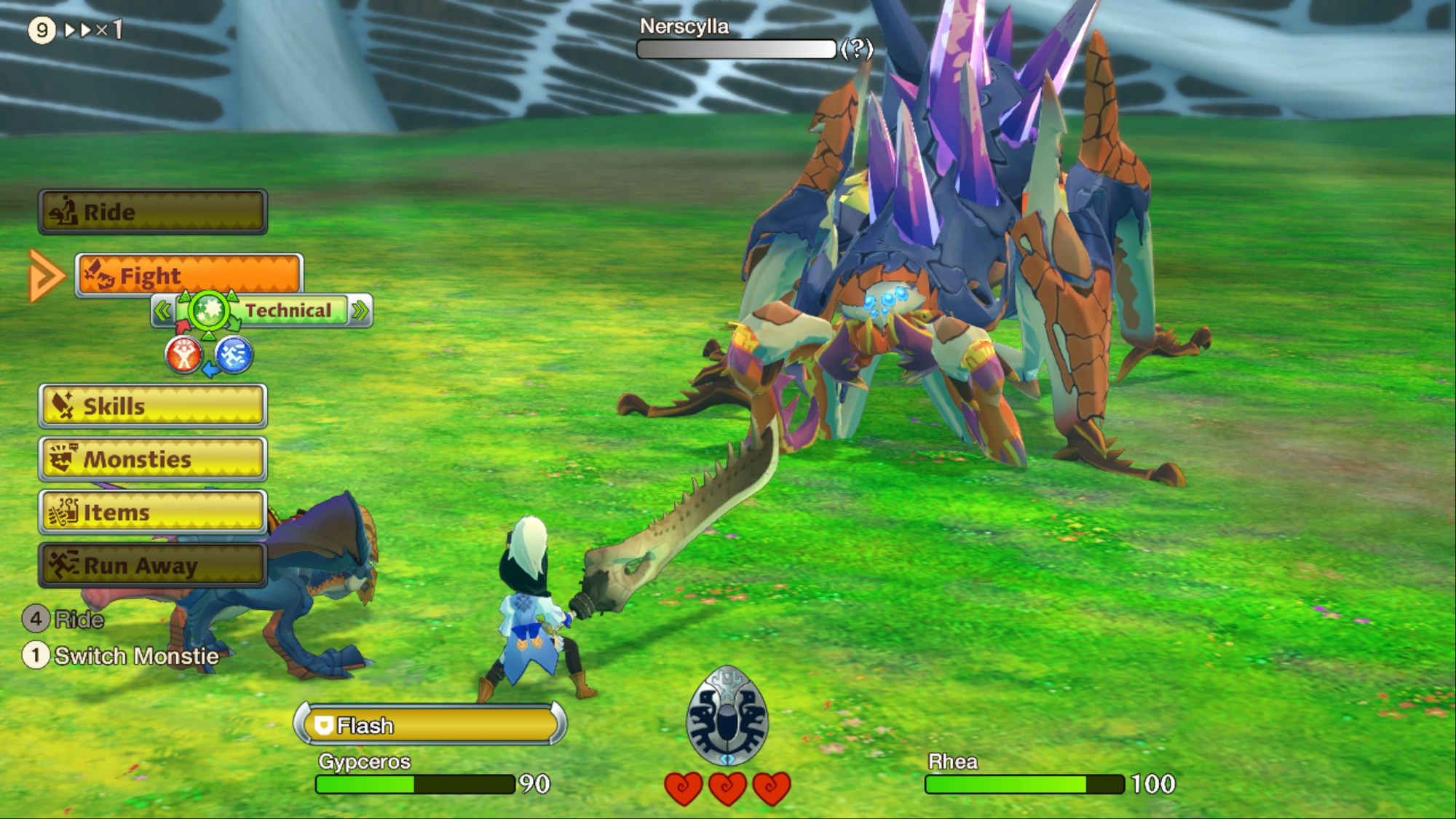The image size is (1456, 819).
Task: Pick the green Technical attack icon
Action: [x=209, y=311]
